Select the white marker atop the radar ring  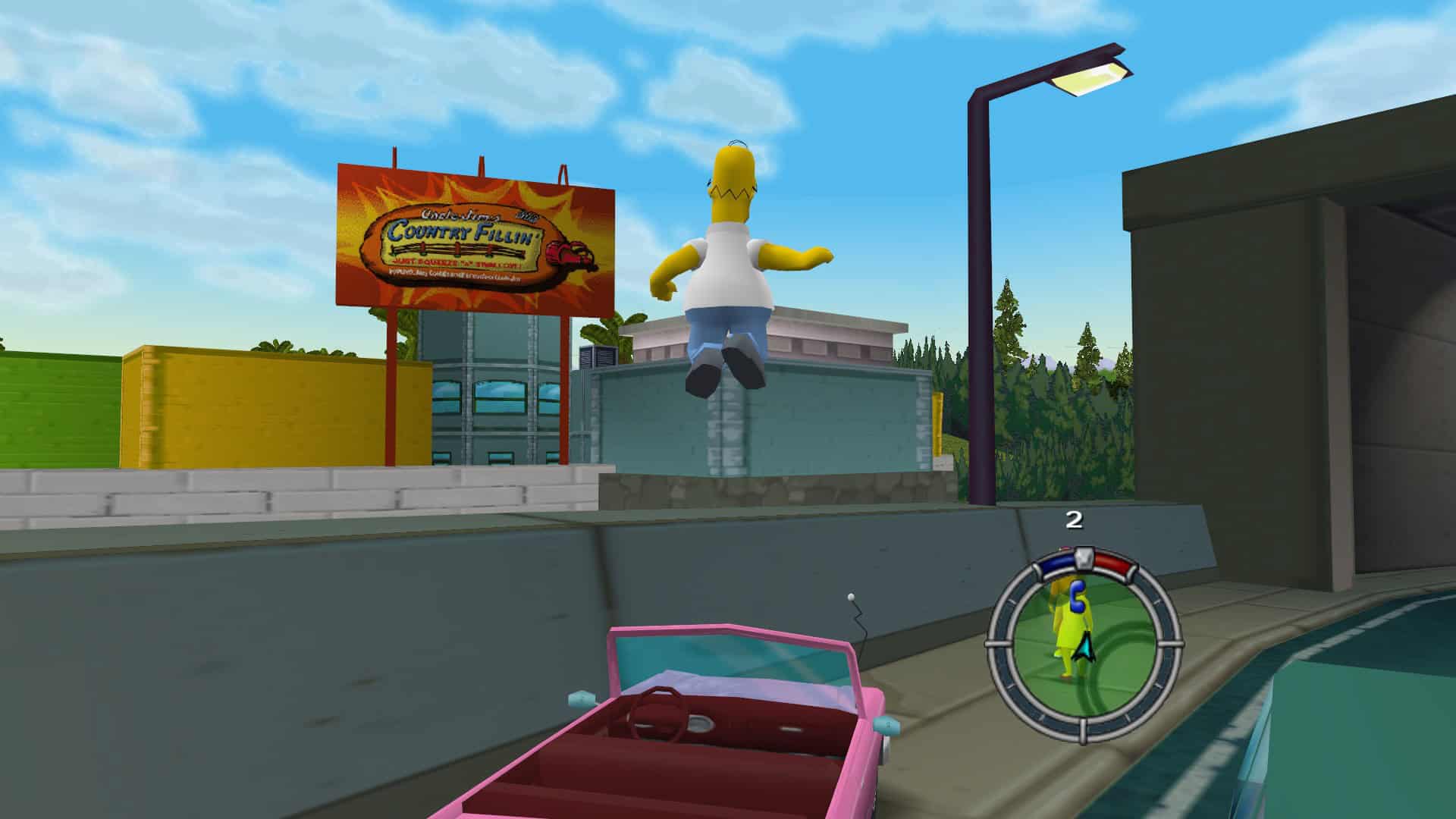click(x=1084, y=559)
